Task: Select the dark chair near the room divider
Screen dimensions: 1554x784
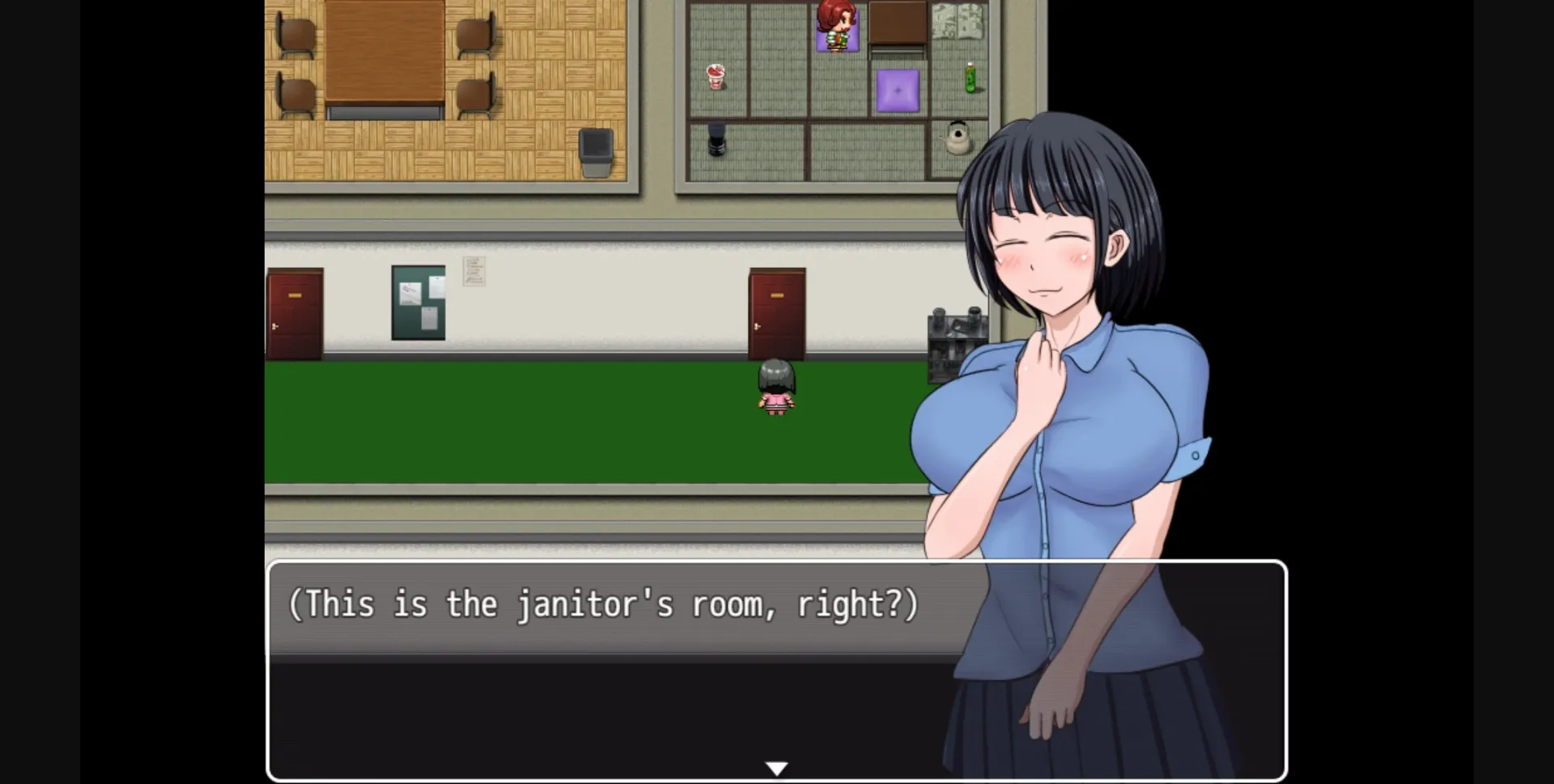Action: tap(715, 138)
